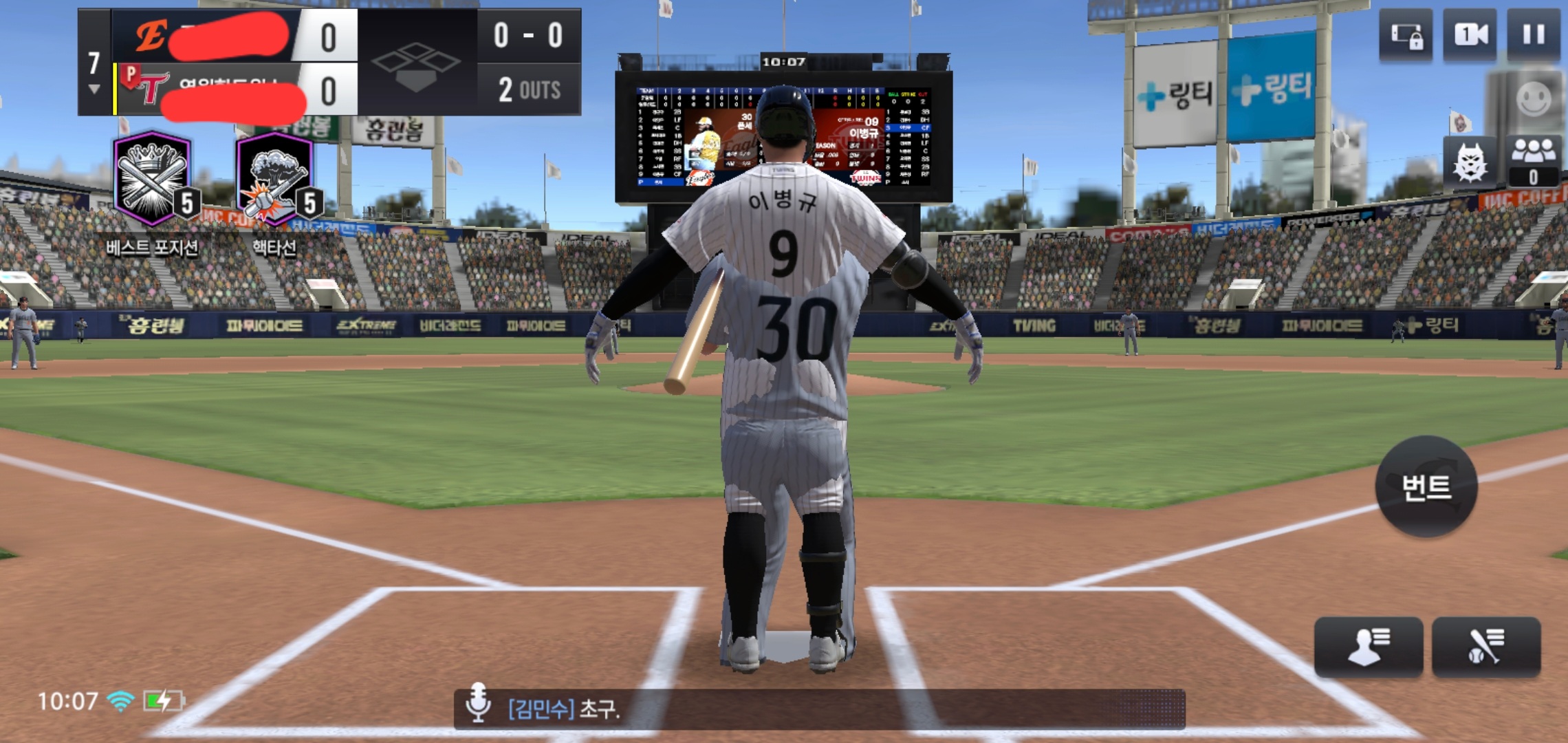Open the player info list button
The width and height of the screenshot is (1568, 743).
[1368, 647]
